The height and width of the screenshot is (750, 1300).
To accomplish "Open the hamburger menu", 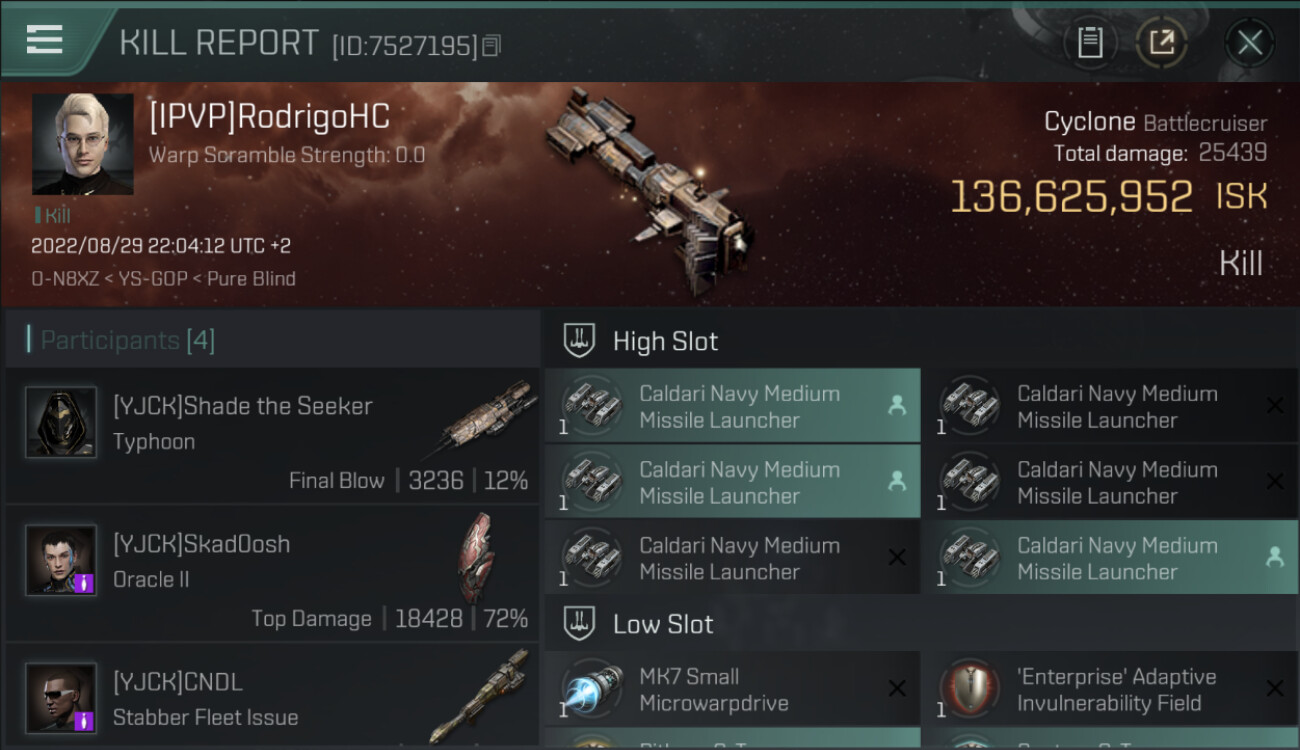I will tap(45, 40).
